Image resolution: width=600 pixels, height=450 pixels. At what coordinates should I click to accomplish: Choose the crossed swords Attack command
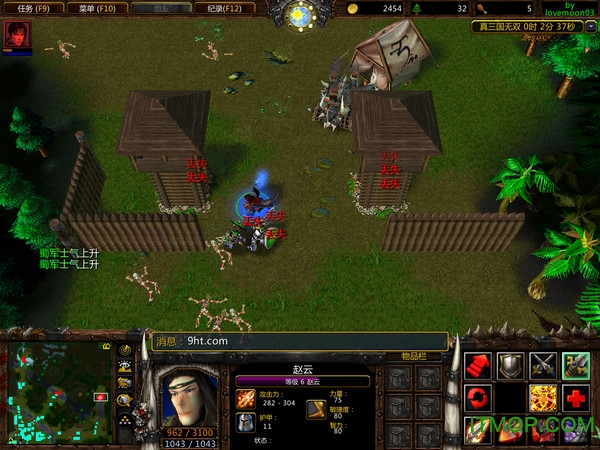[543, 365]
